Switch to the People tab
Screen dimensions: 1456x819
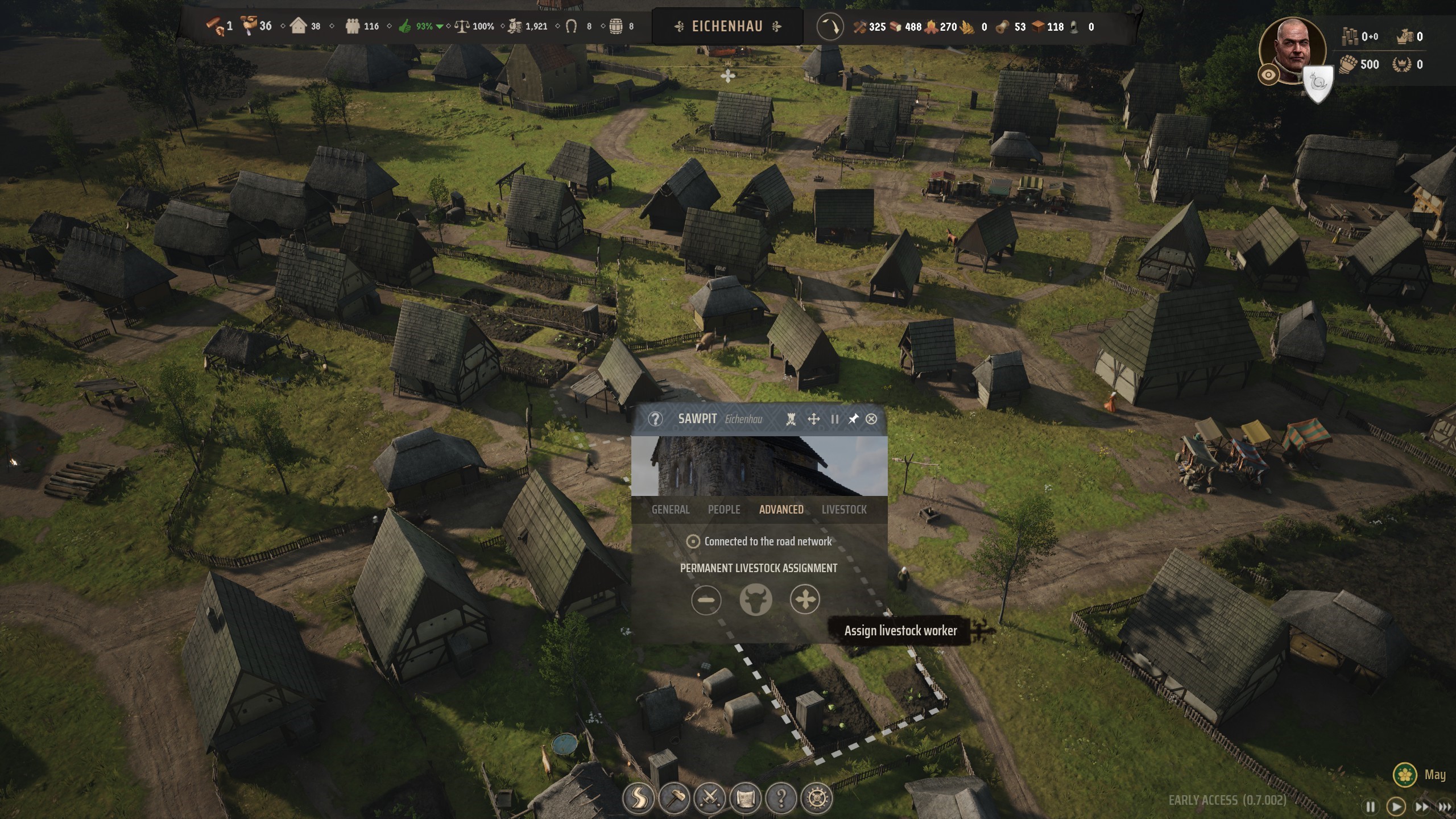coord(725,510)
